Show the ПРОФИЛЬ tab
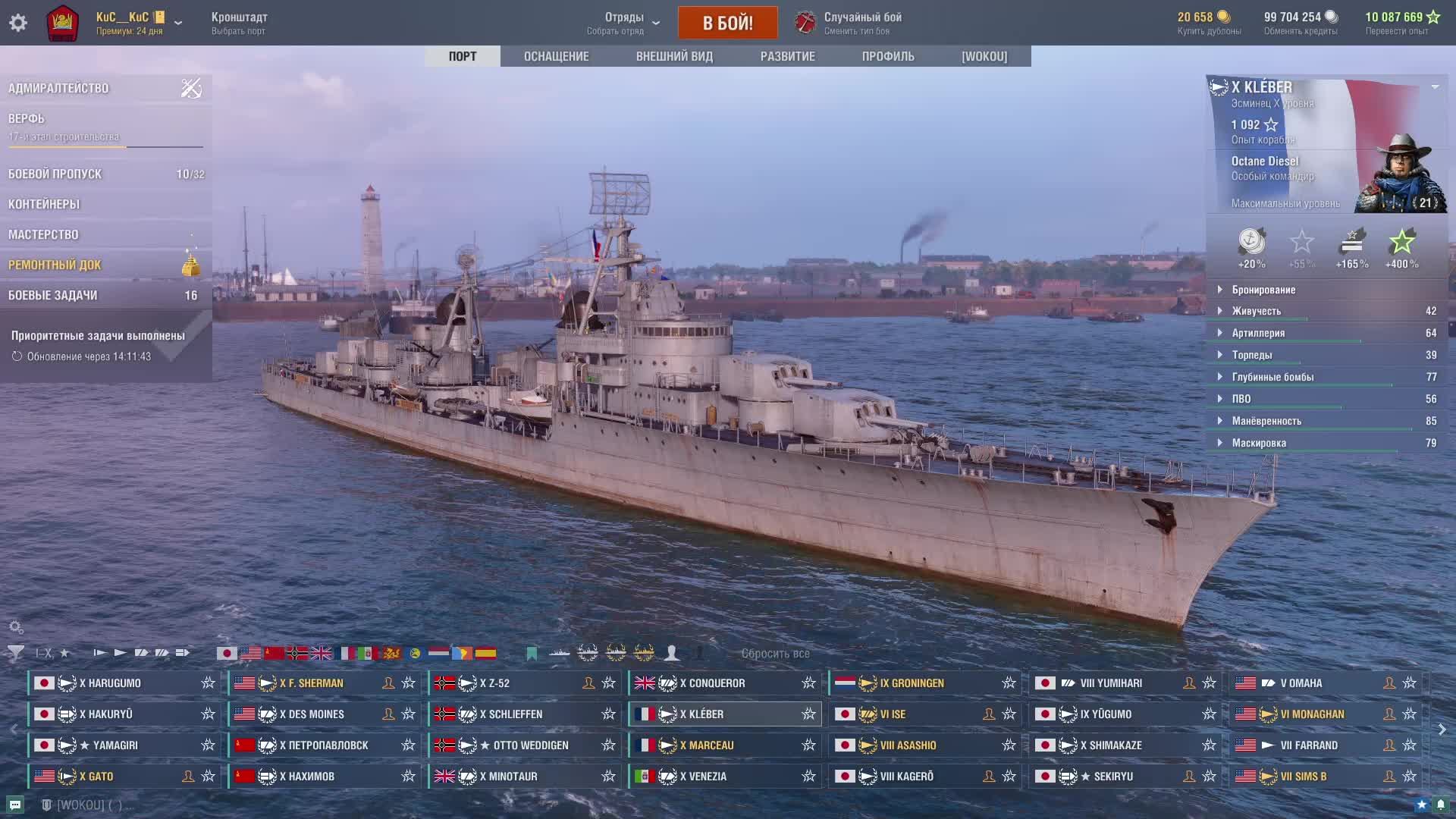Viewport: 1456px width, 819px height. pyautogui.click(x=888, y=56)
